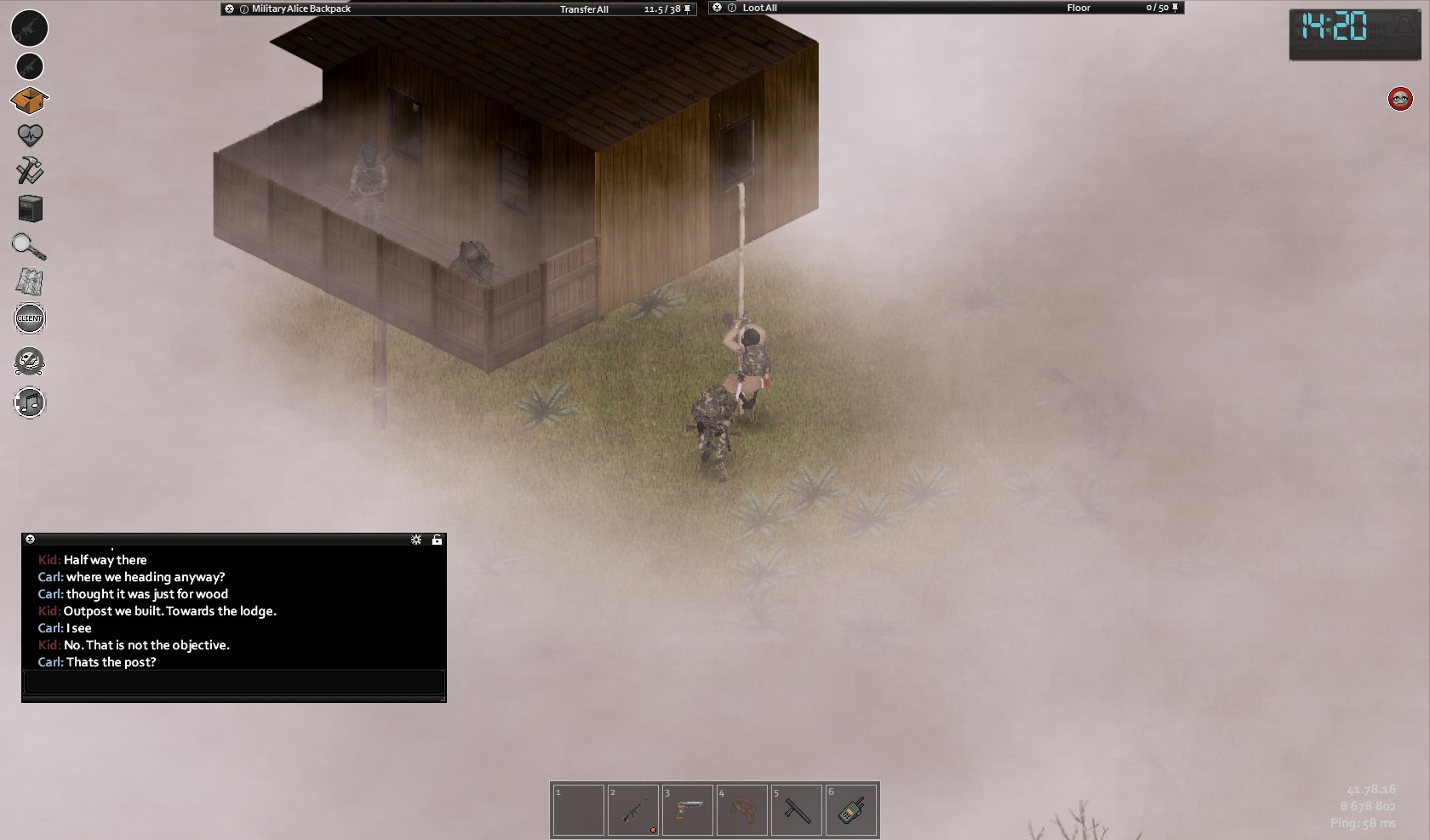
Task: Close the Military Alice Backpack window
Action: click(229, 9)
